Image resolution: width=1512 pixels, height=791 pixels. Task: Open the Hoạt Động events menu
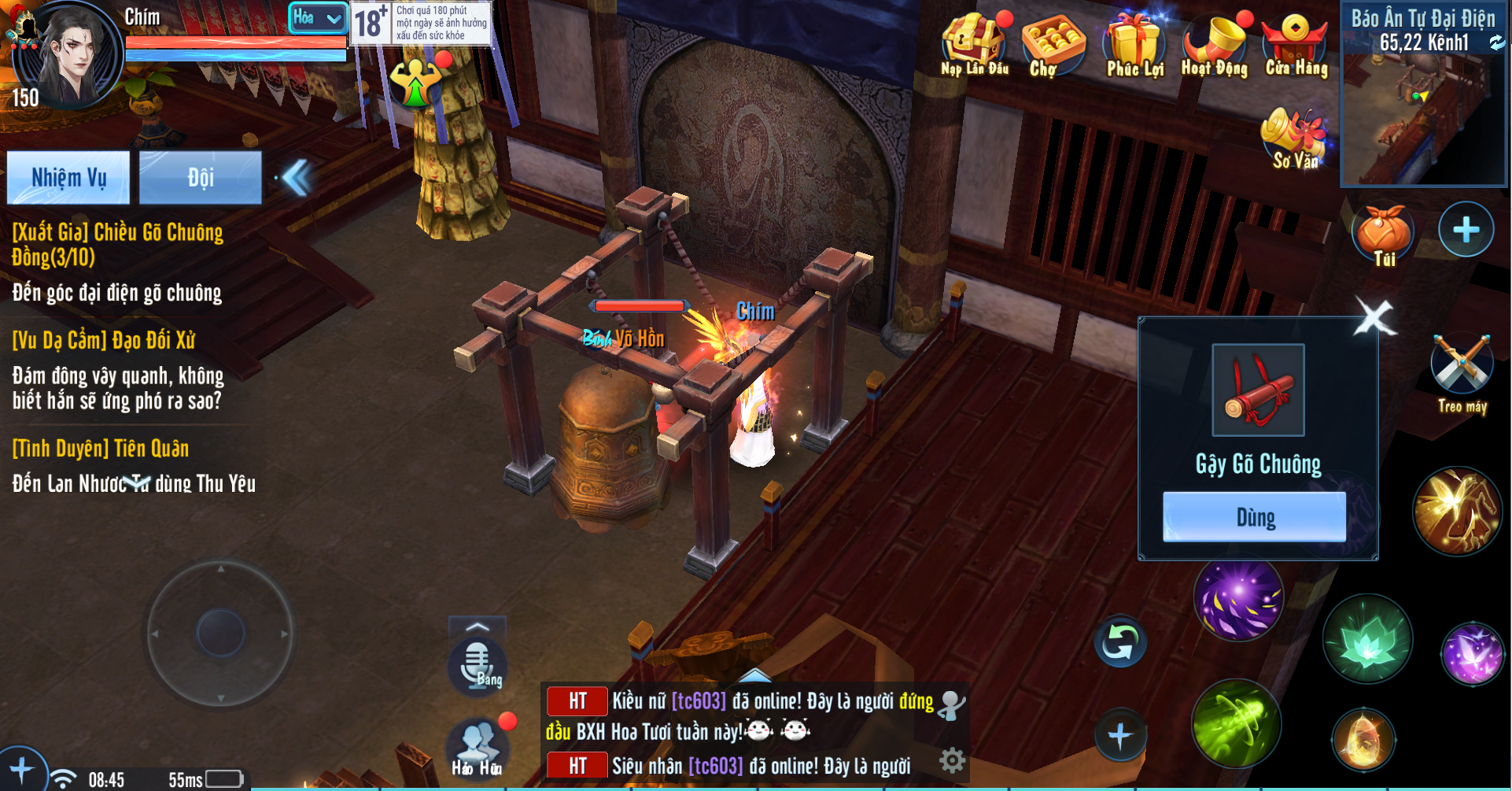tap(1215, 44)
